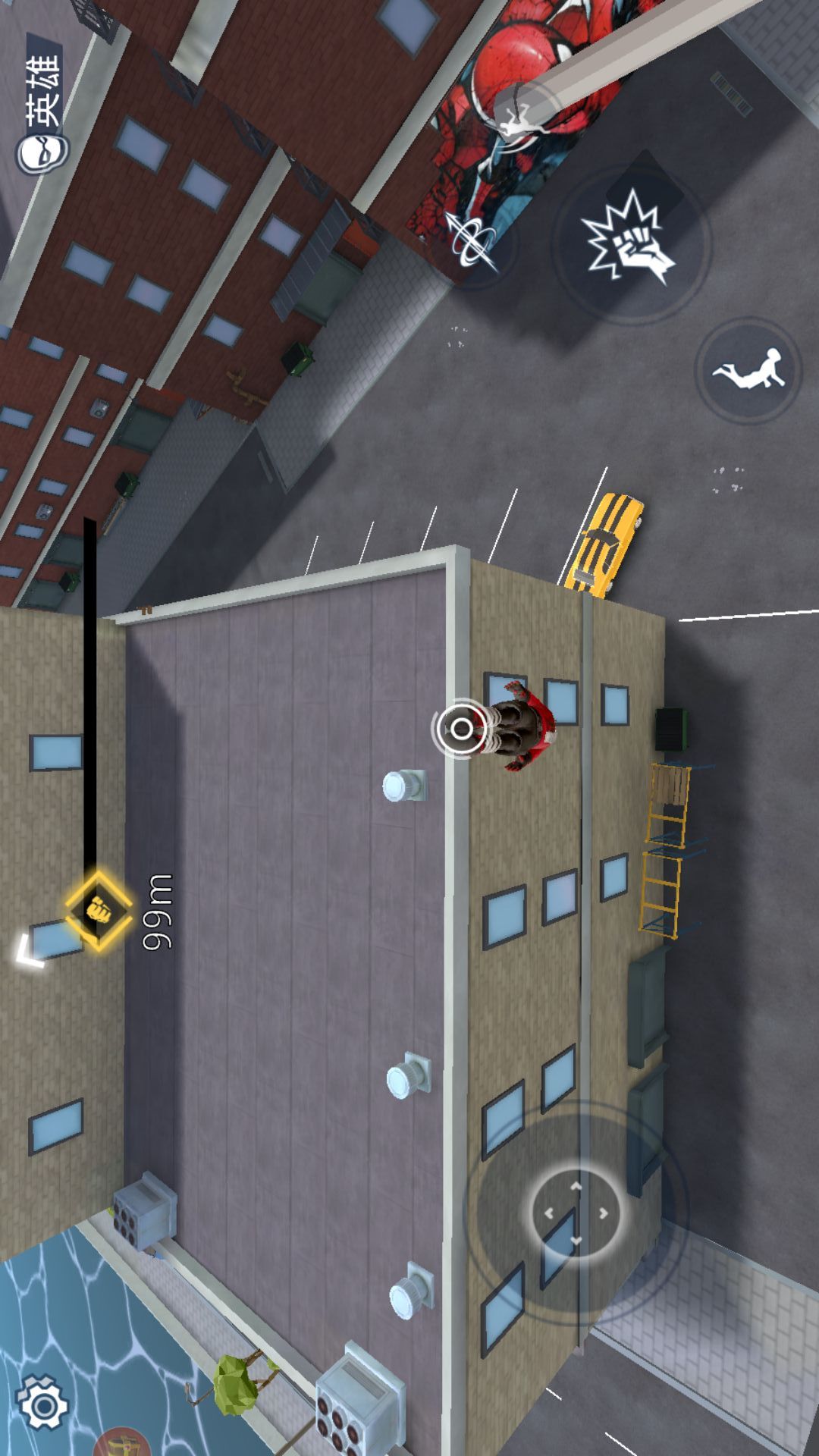Image resolution: width=819 pixels, height=1456 pixels.
Task: Tap the diving figure jump button
Action: [x=748, y=369]
